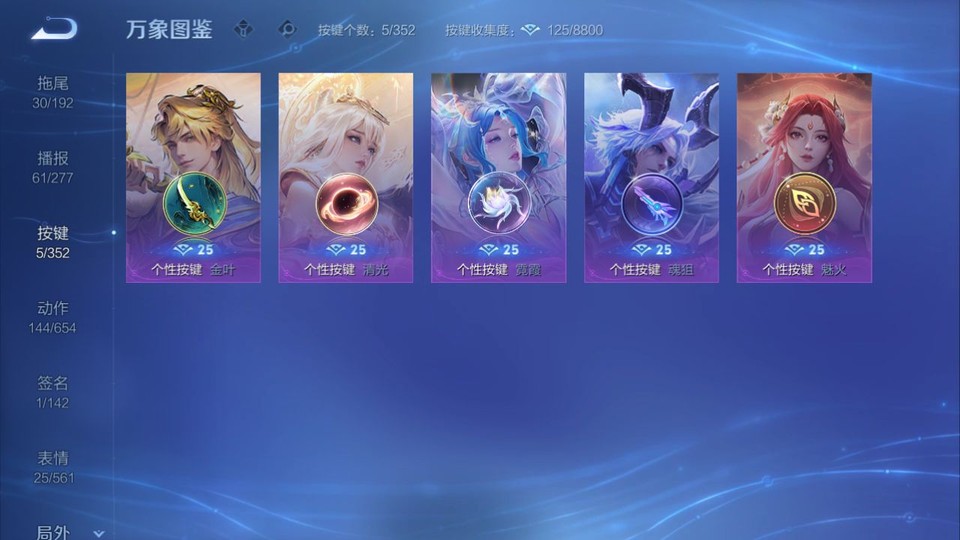Select the 按键 tab
This screenshot has height=540, width=960.
point(53,242)
